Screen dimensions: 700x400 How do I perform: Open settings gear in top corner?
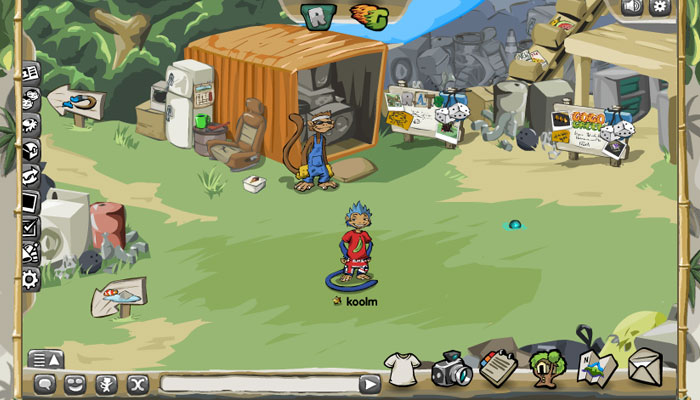tap(660, 8)
